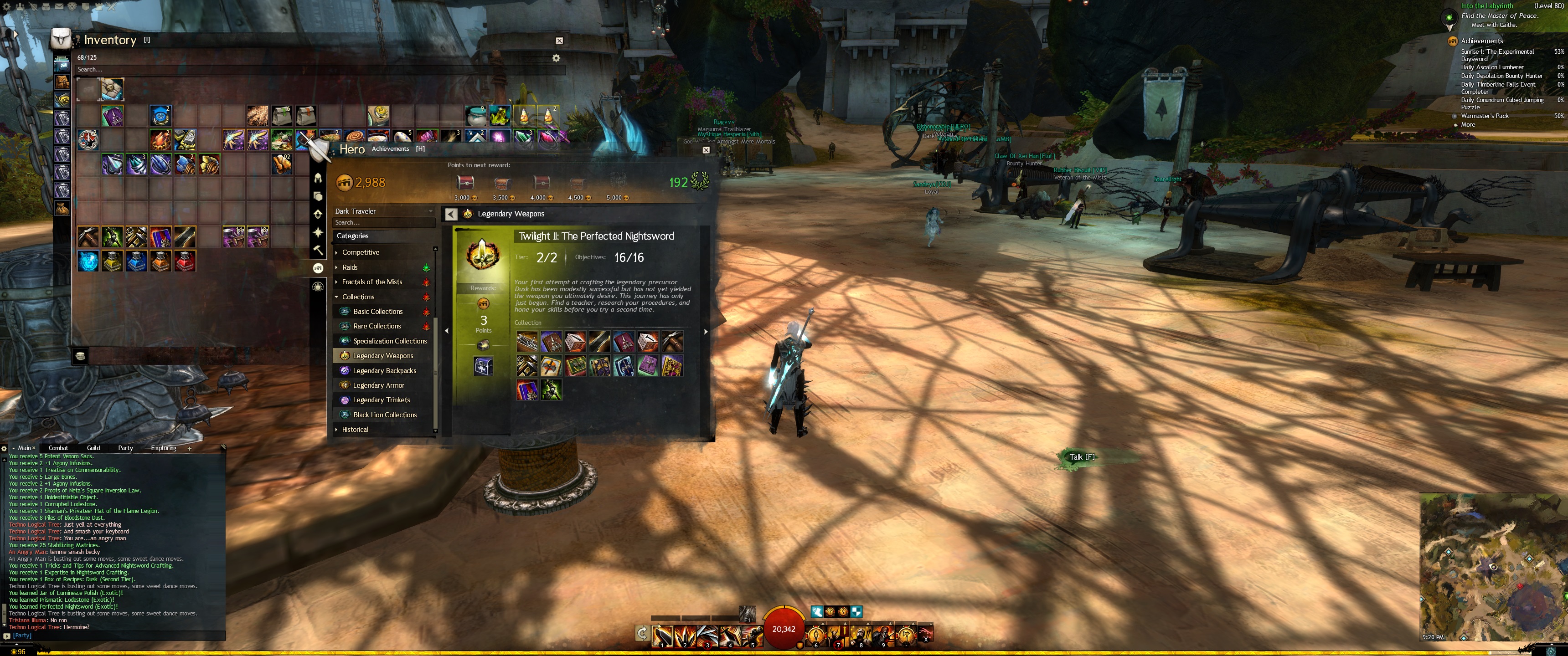
Task: Expand the Competitive category
Action: (x=361, y=252)
